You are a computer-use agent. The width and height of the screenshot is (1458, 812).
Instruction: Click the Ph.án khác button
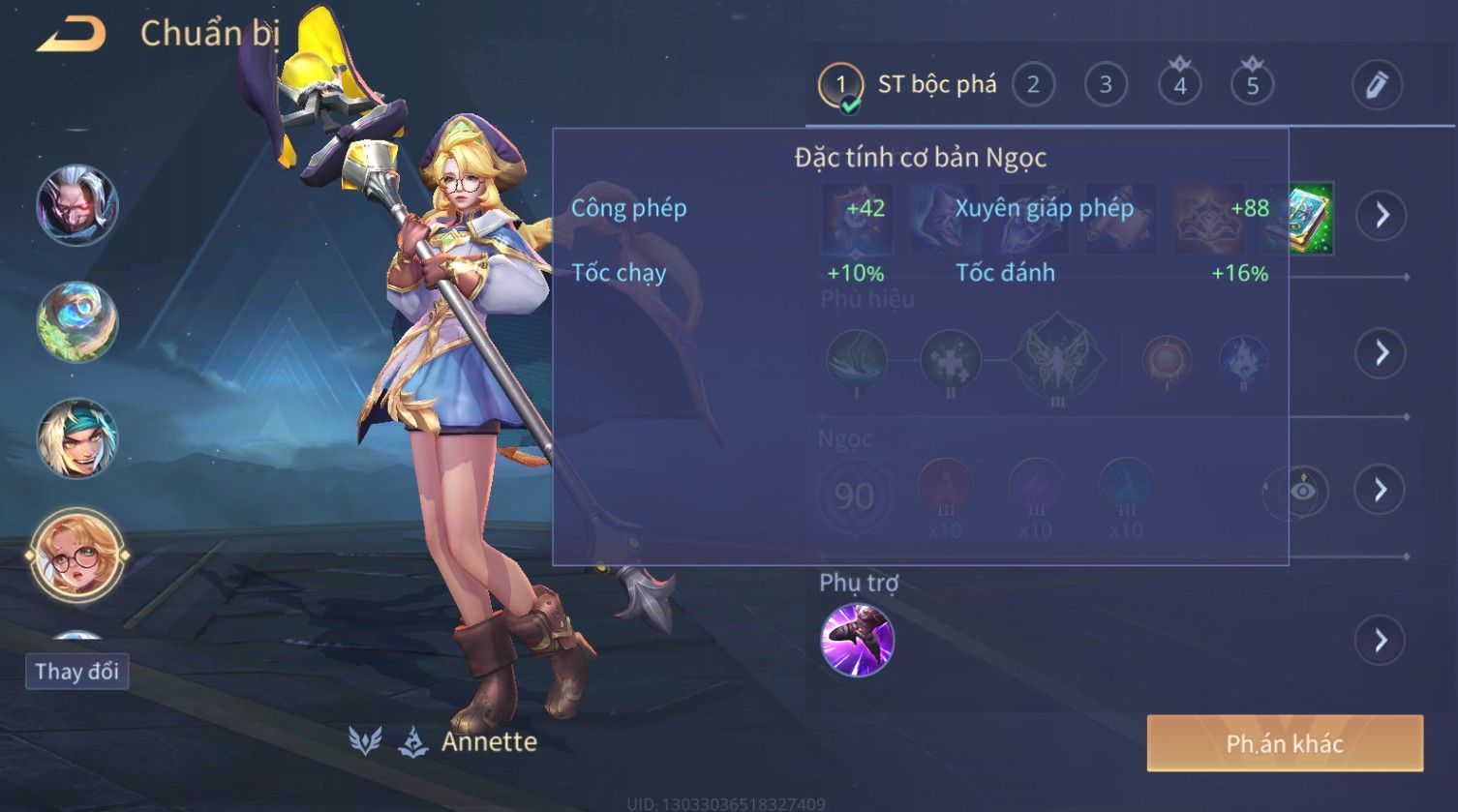1284,743
